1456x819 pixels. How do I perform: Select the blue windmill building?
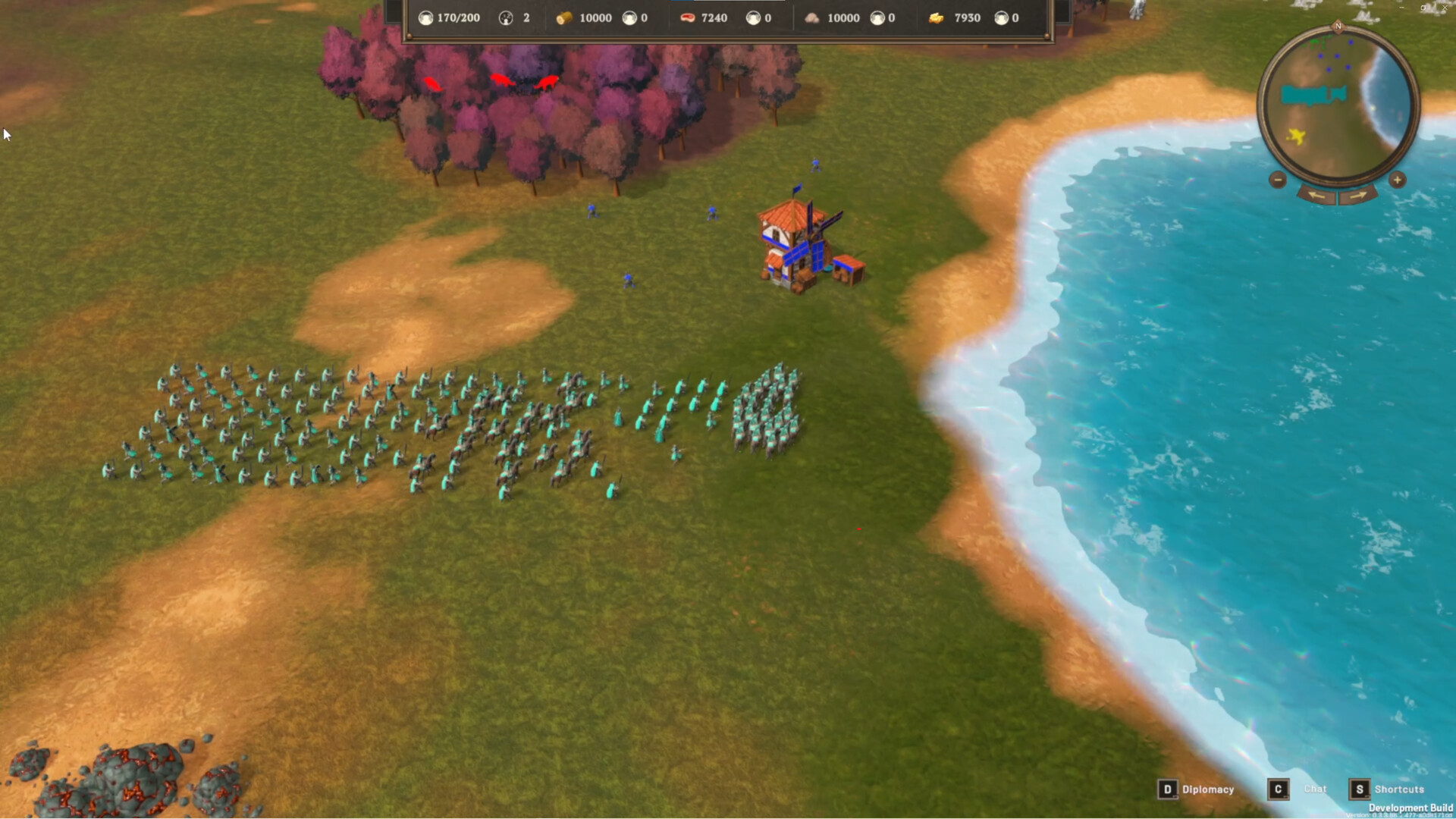791,243
